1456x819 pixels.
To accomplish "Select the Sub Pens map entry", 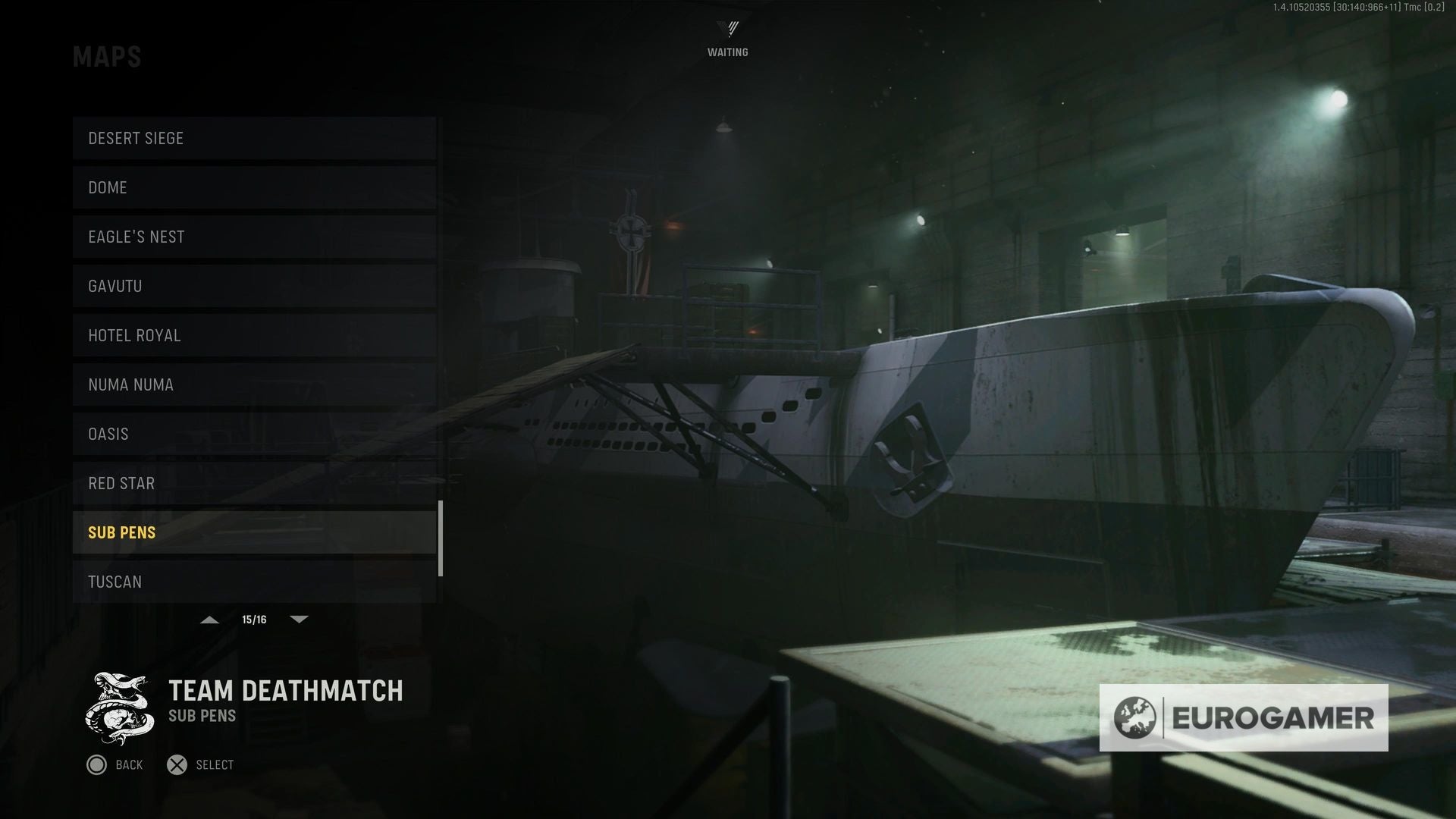I will tap(254, 532).
